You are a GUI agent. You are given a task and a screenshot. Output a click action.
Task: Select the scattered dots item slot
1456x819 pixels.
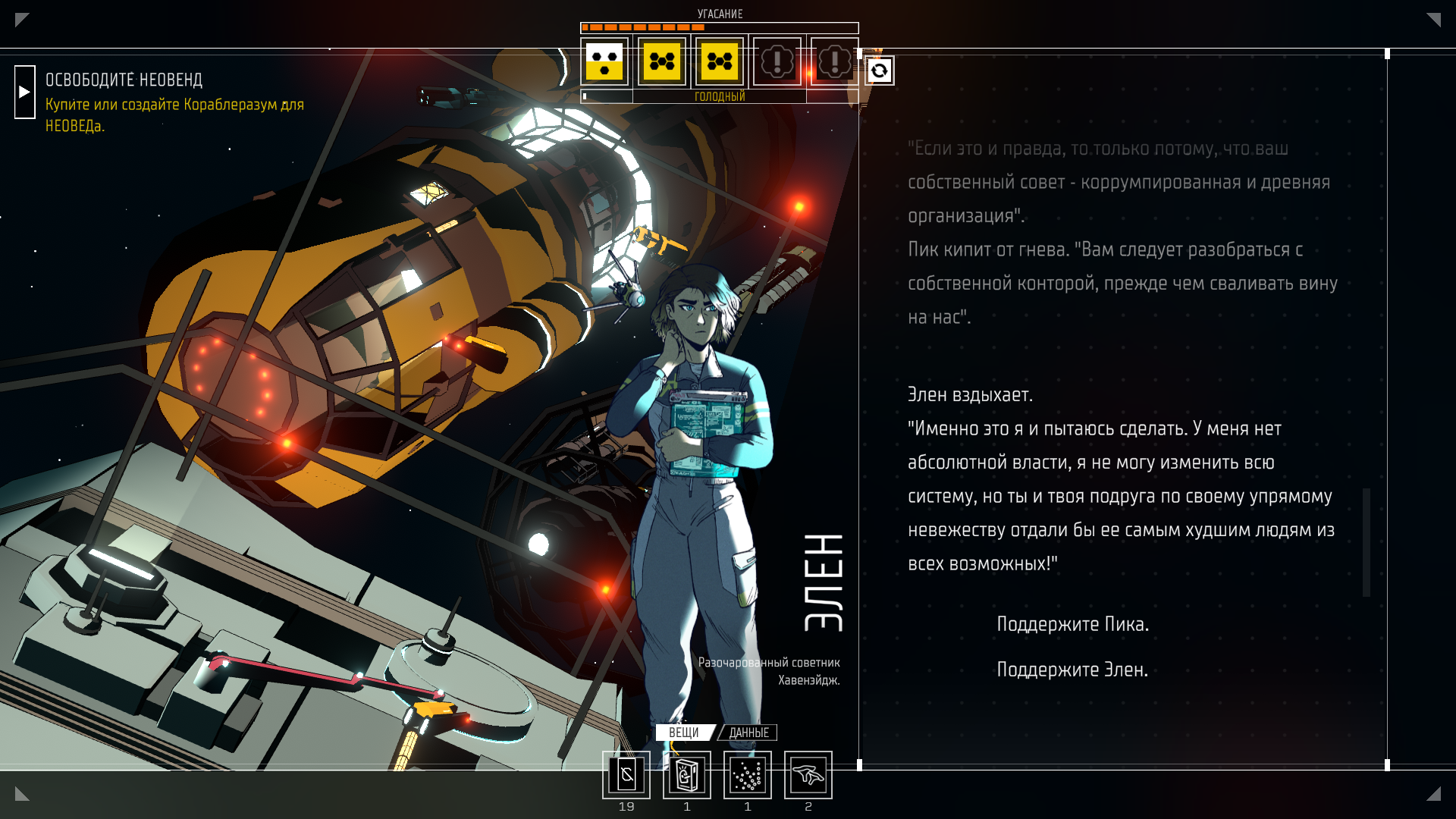(747, 775)
